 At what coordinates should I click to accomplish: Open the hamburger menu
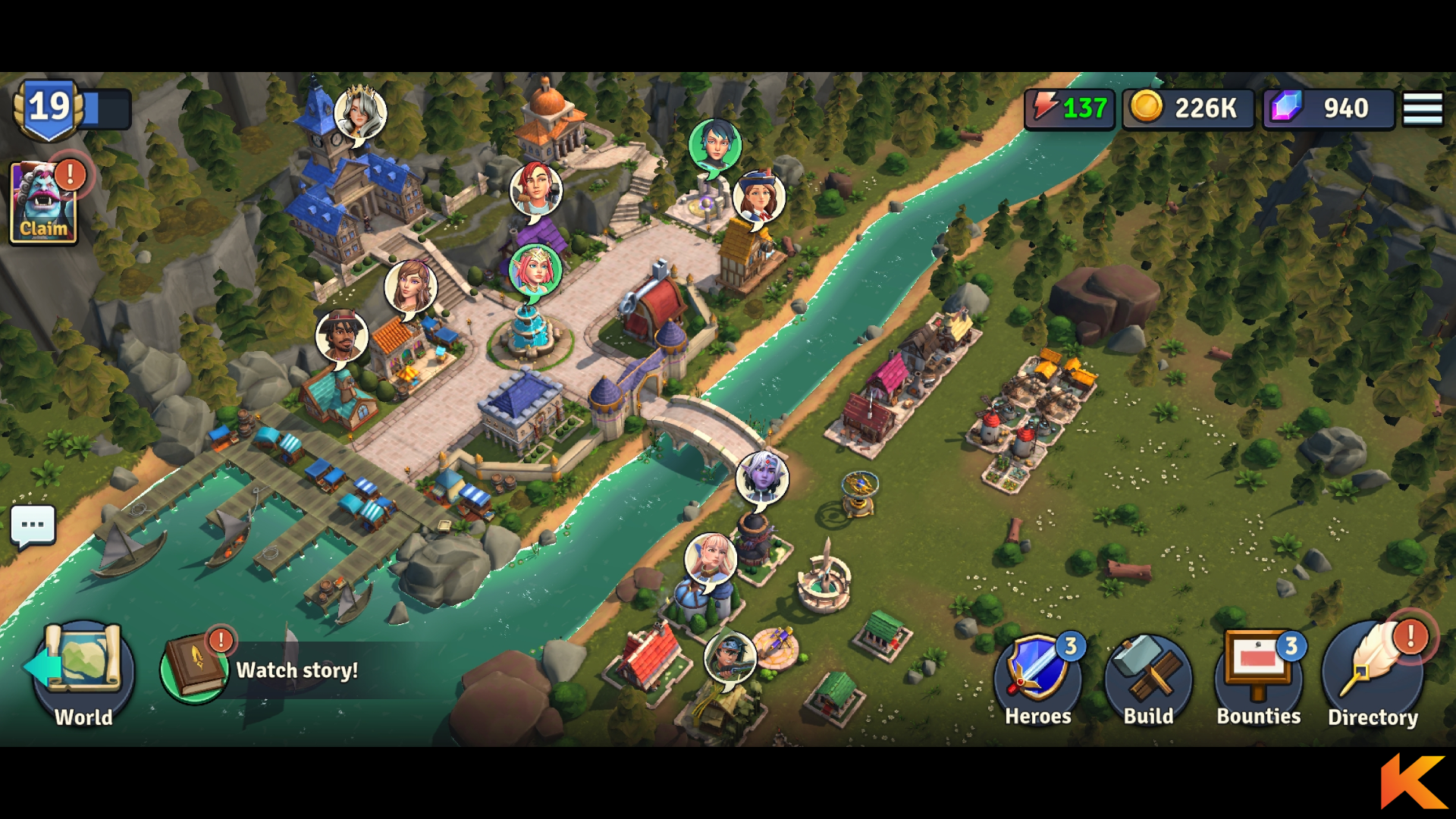tap(1423, 108)
